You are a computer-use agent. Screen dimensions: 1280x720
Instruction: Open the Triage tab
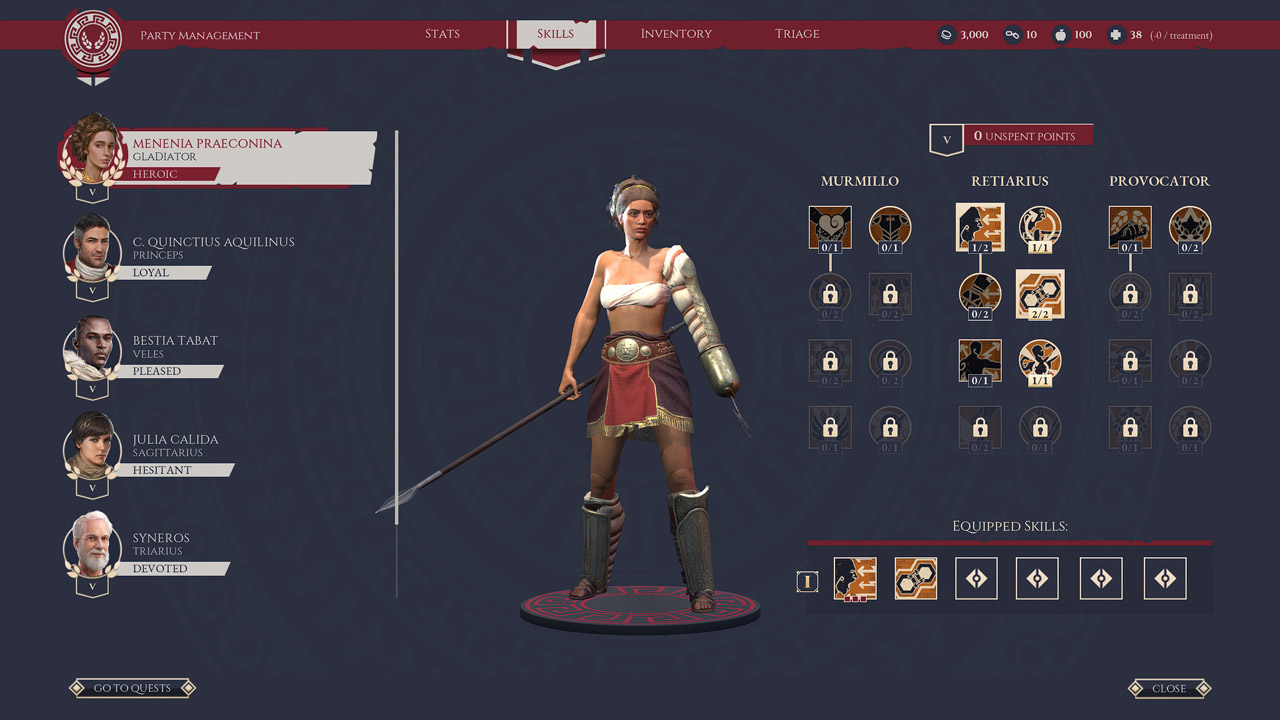797,33
